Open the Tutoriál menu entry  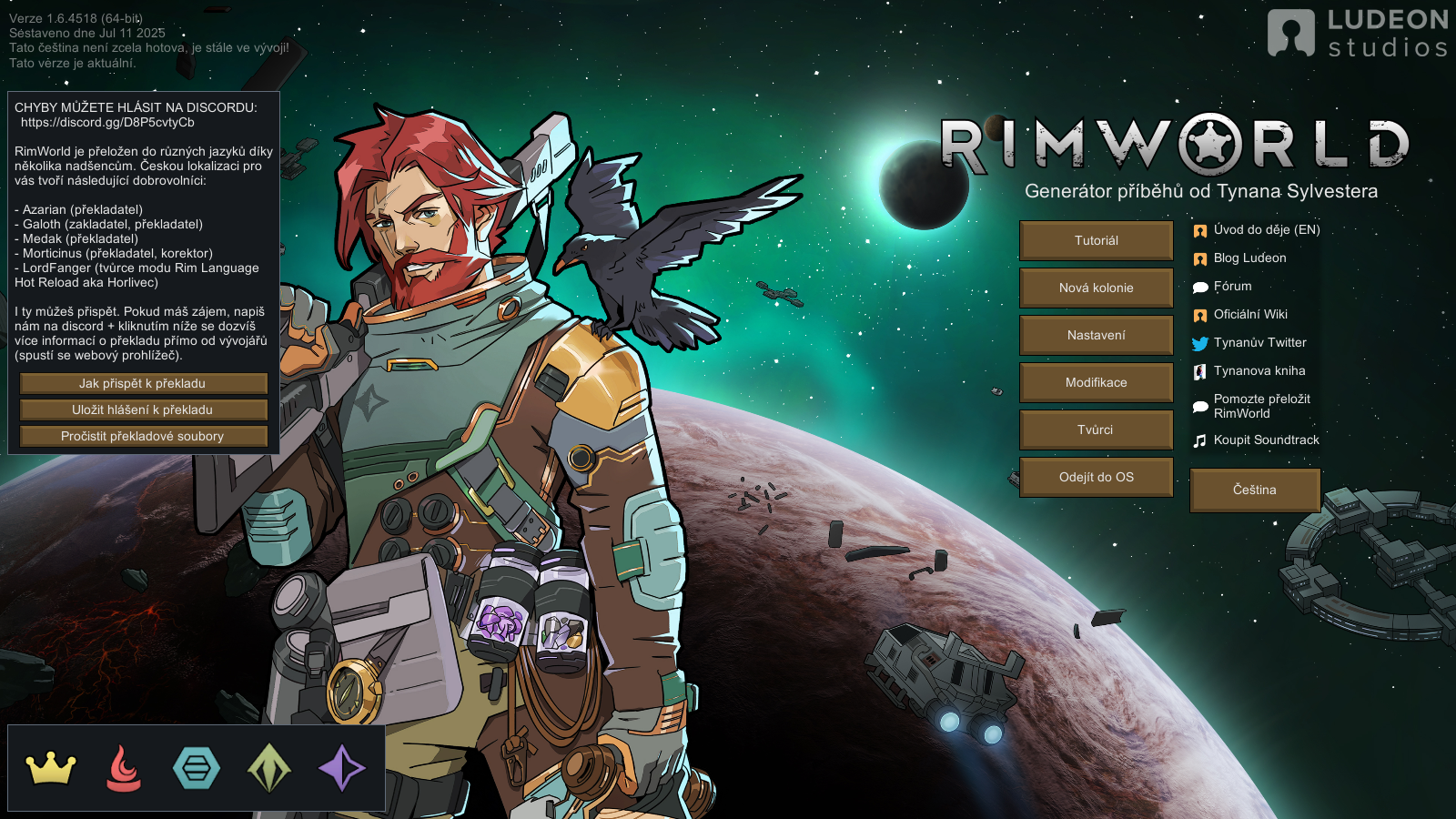point(1096,240)
